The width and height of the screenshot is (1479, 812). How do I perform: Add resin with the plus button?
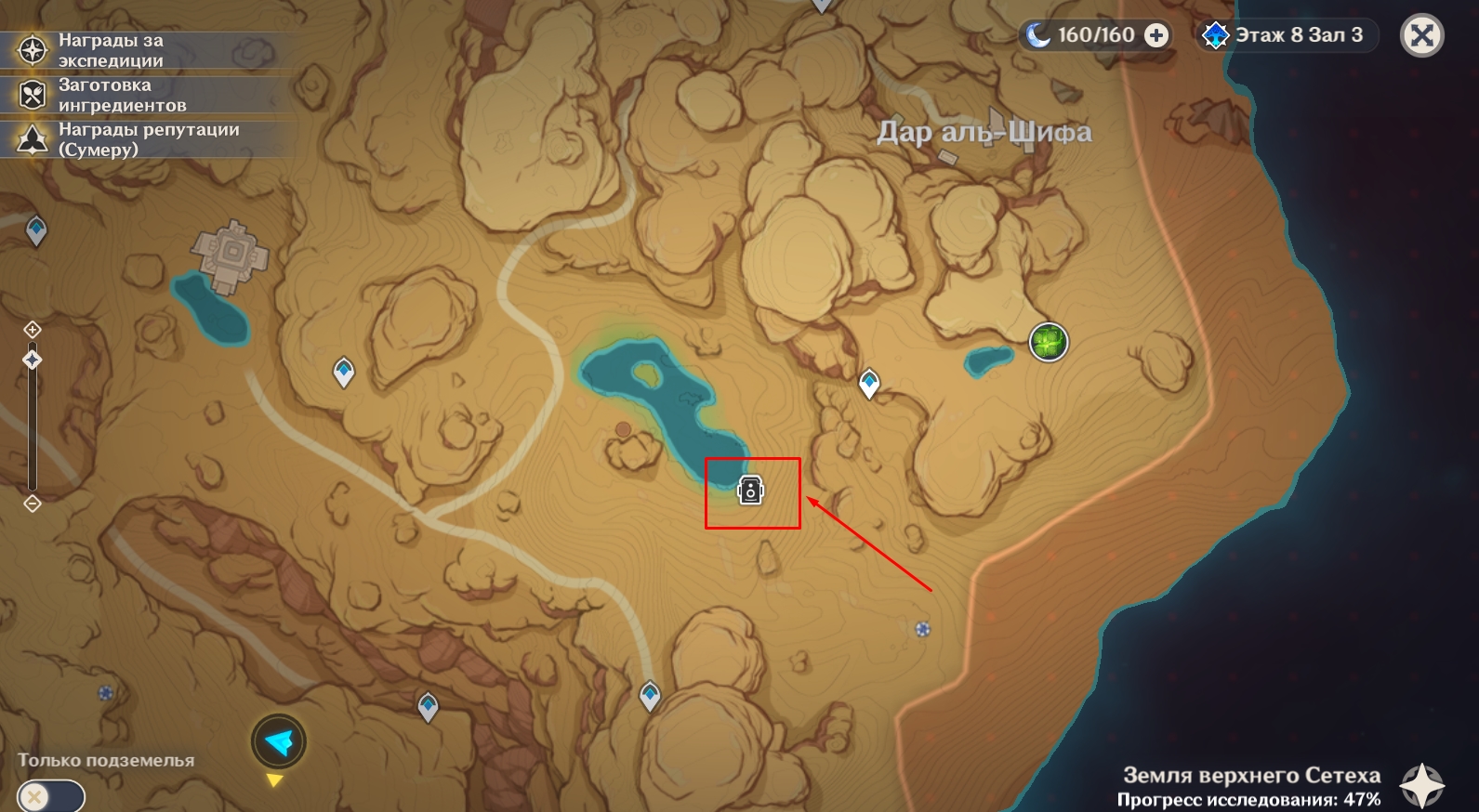(1156, 36)
